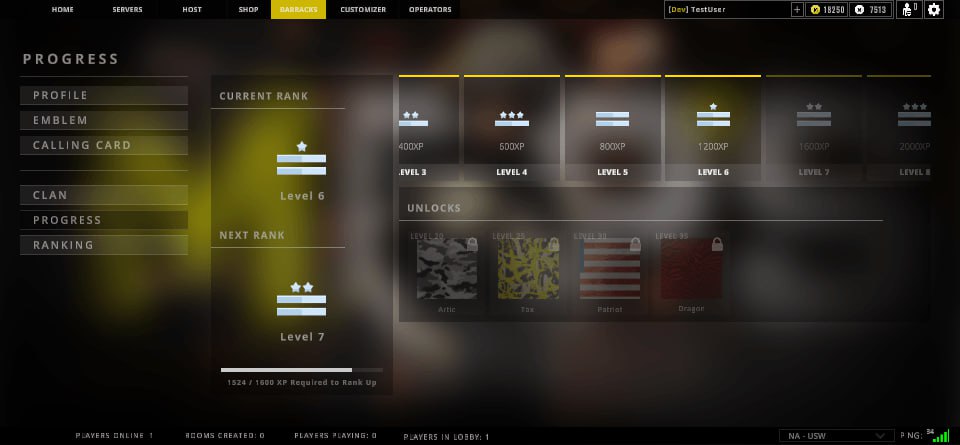Select the Clan menu entry
Viewport: 960px width, 445px height.
(104, 196)
